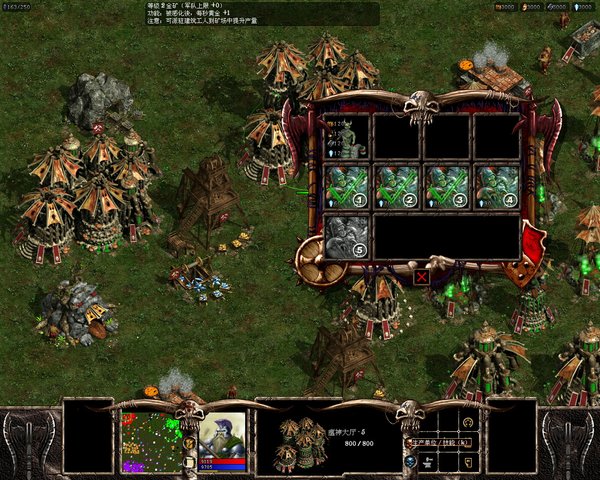Viewport: 600px width, 480px height.
Task: Click the minimap
Action: click(x=152, y=441)
